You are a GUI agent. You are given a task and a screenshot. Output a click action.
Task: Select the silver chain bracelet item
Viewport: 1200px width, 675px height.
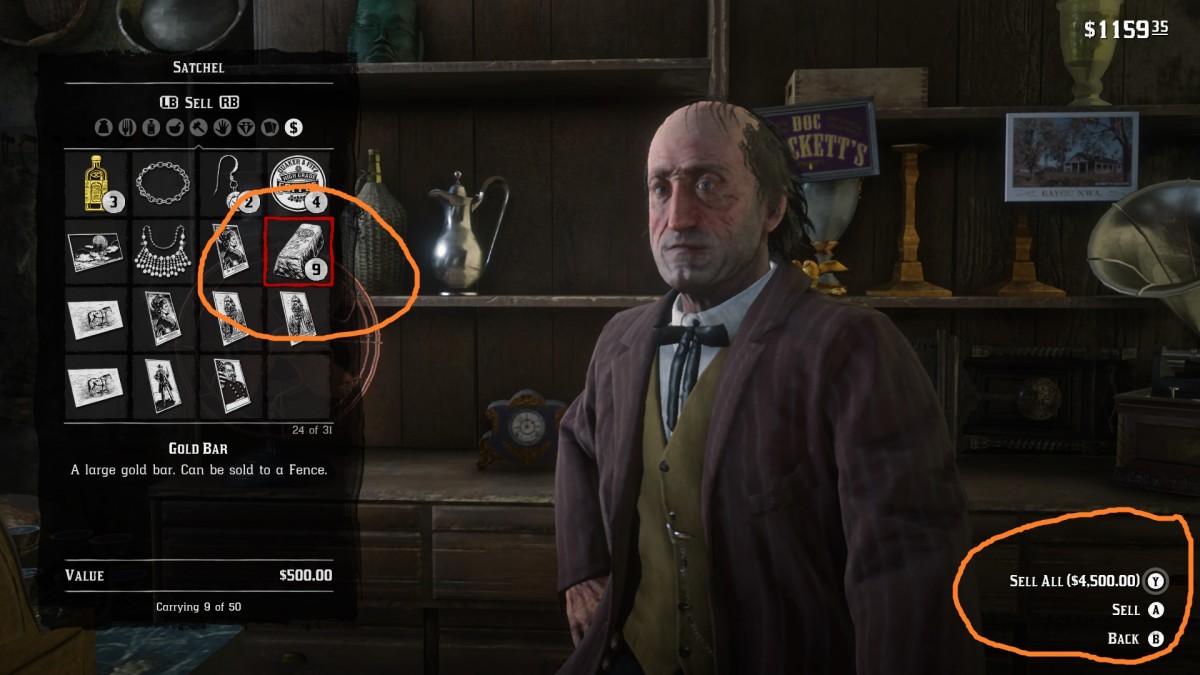163,183
